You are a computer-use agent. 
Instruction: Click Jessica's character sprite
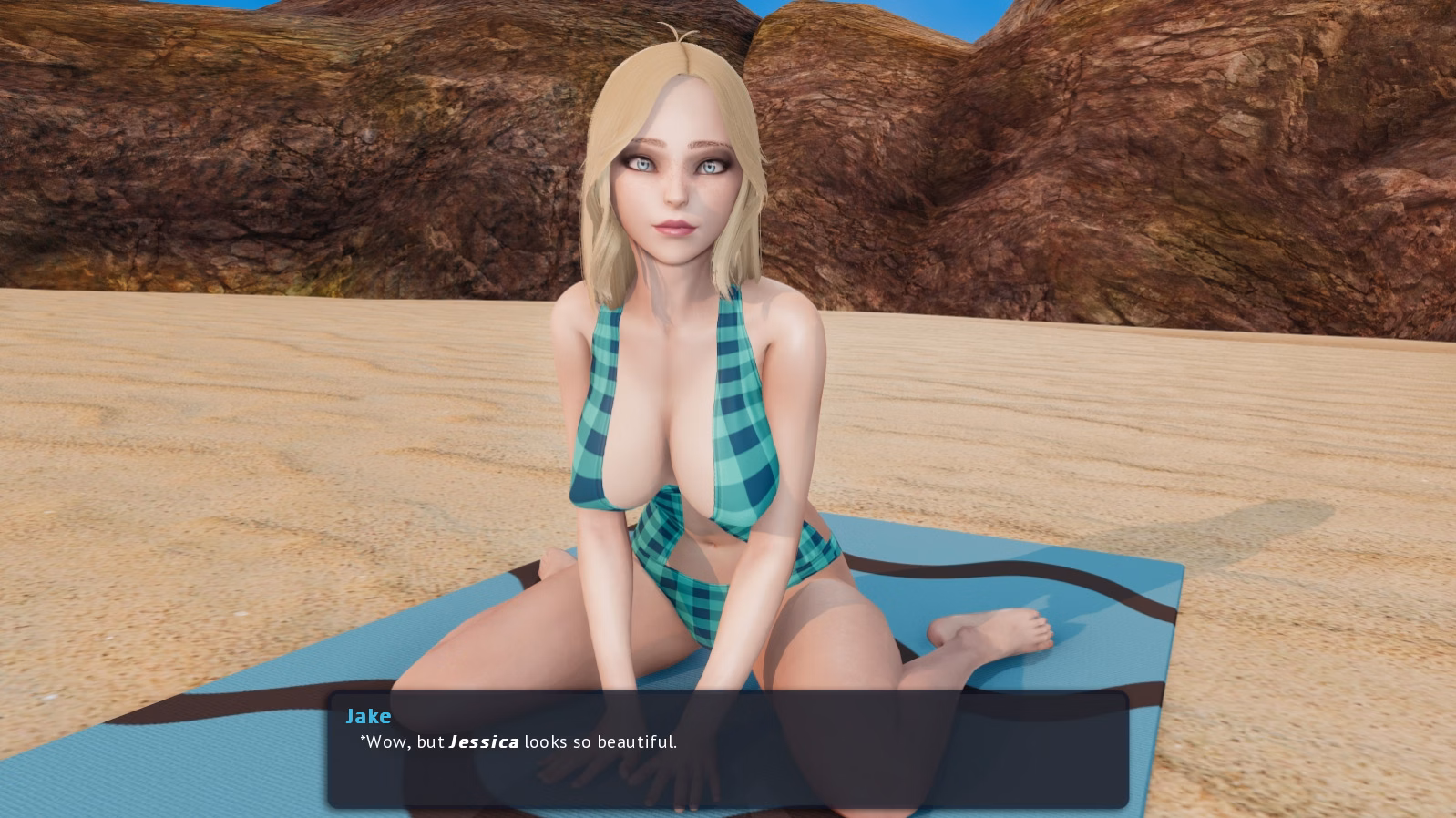point(692,410)
